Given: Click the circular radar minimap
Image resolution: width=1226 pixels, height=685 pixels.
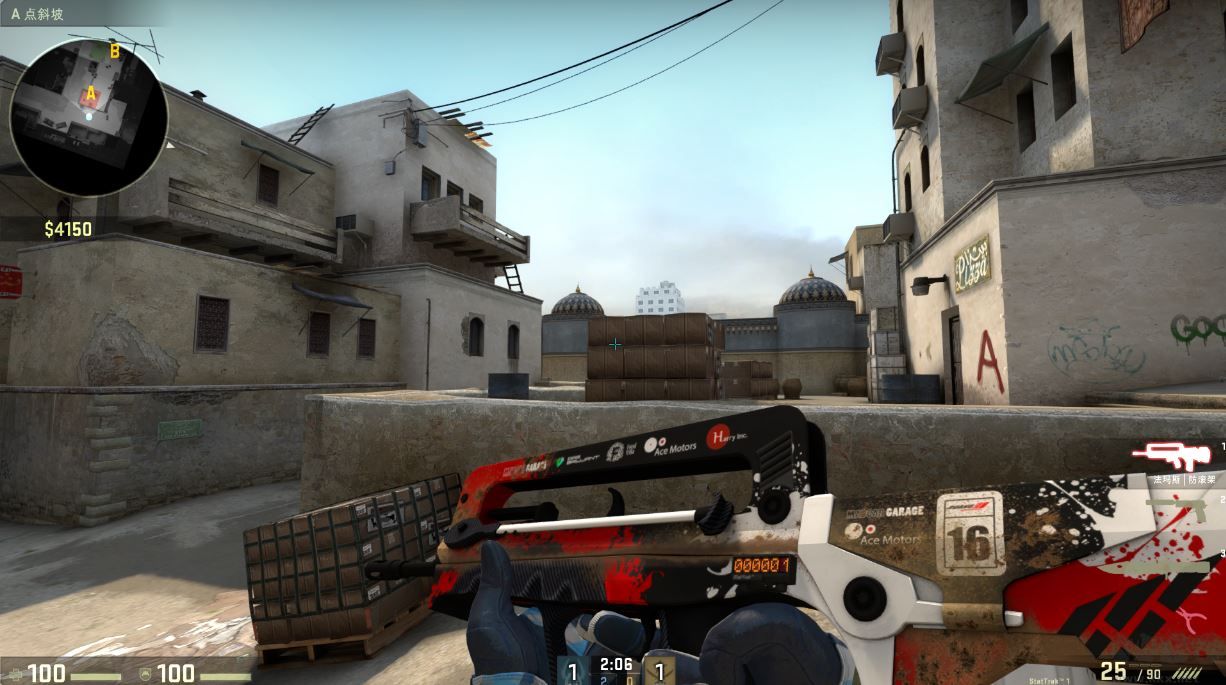Looking at the screenshot, I should click(88, 117).
